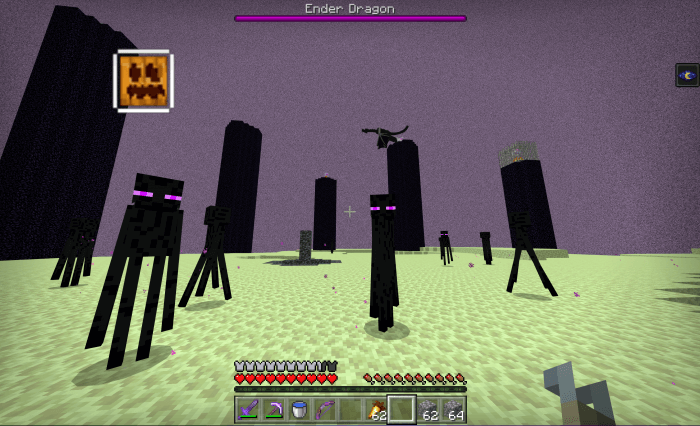This screenshot has width=700, height=426.
Task: Select the enchanted sword hotbar slot
Action: [x=247, y=409]
